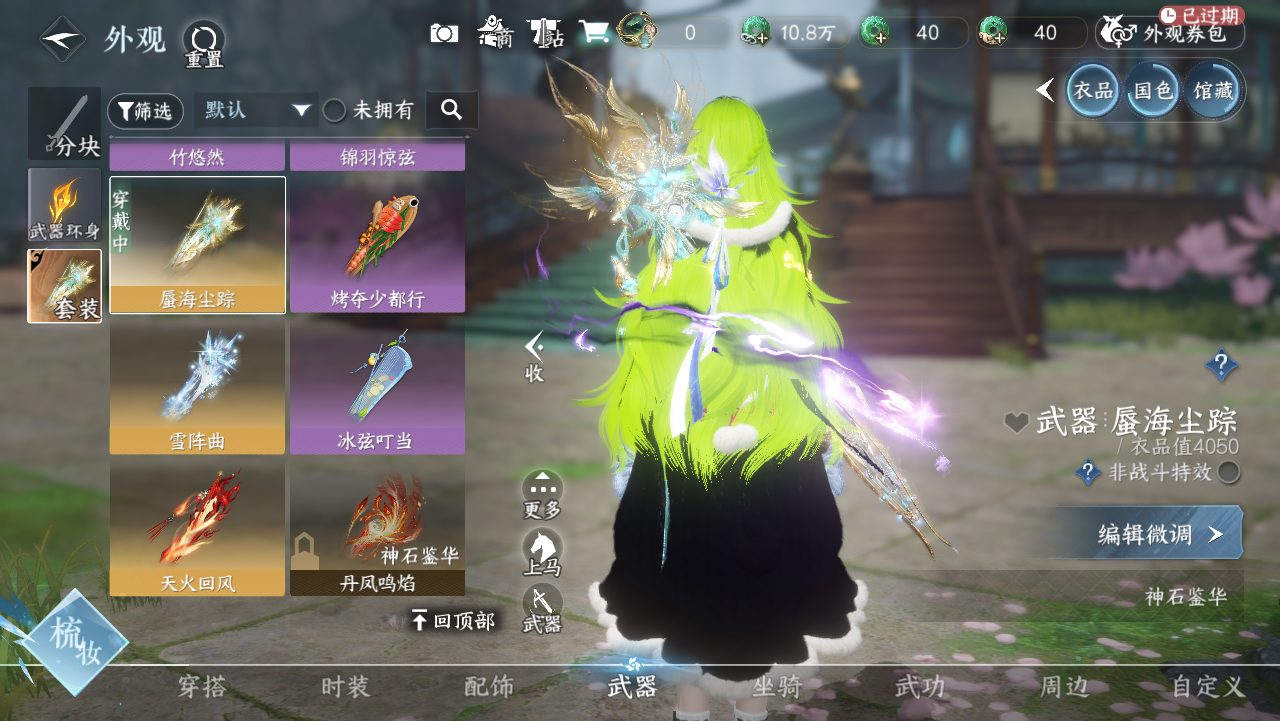
Task: Open the 筛选 filter button
Action: pyautogui.click(x=145, y=111)
